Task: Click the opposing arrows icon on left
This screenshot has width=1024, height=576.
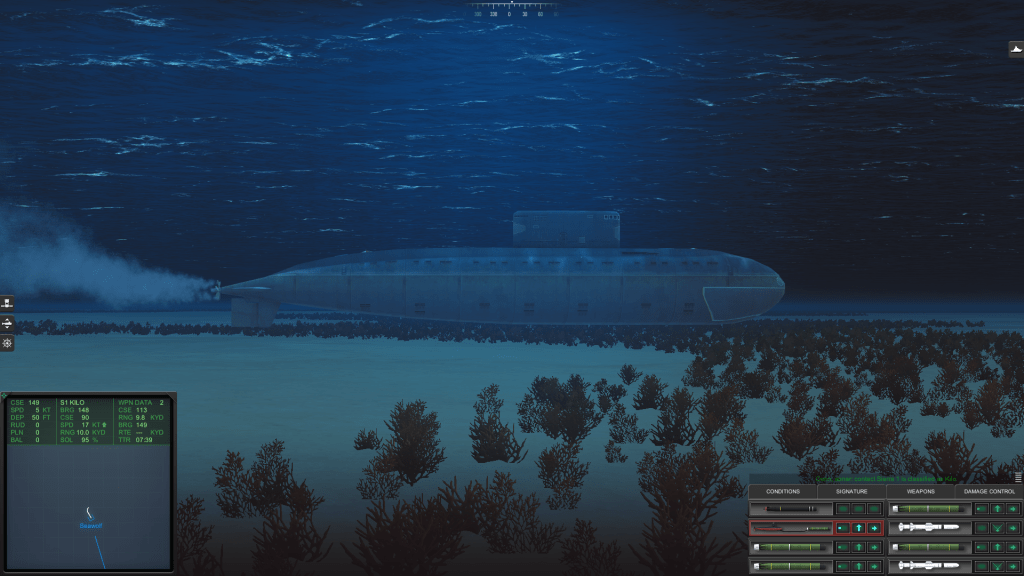Action: tap(7, 324)
